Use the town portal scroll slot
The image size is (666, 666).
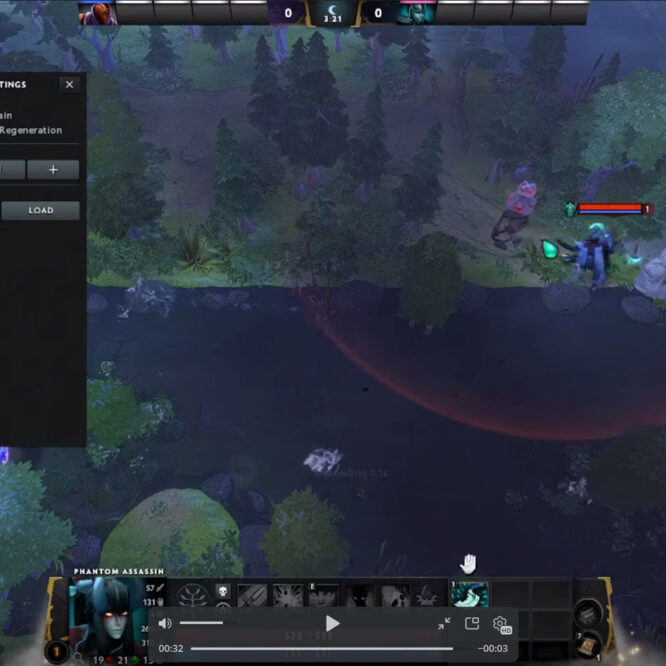pos(587,644)
